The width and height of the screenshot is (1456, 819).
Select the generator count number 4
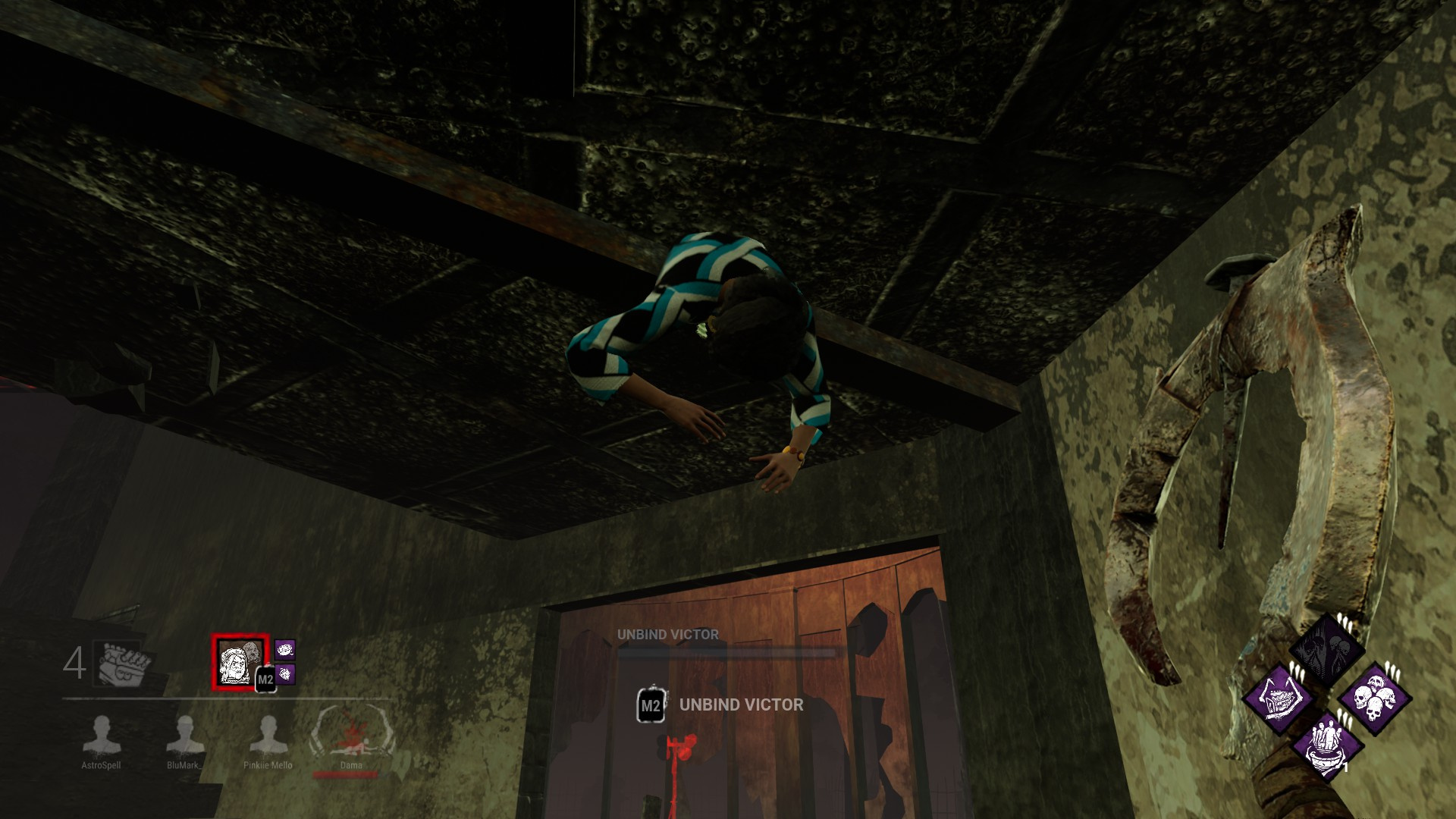click(76, 661)
